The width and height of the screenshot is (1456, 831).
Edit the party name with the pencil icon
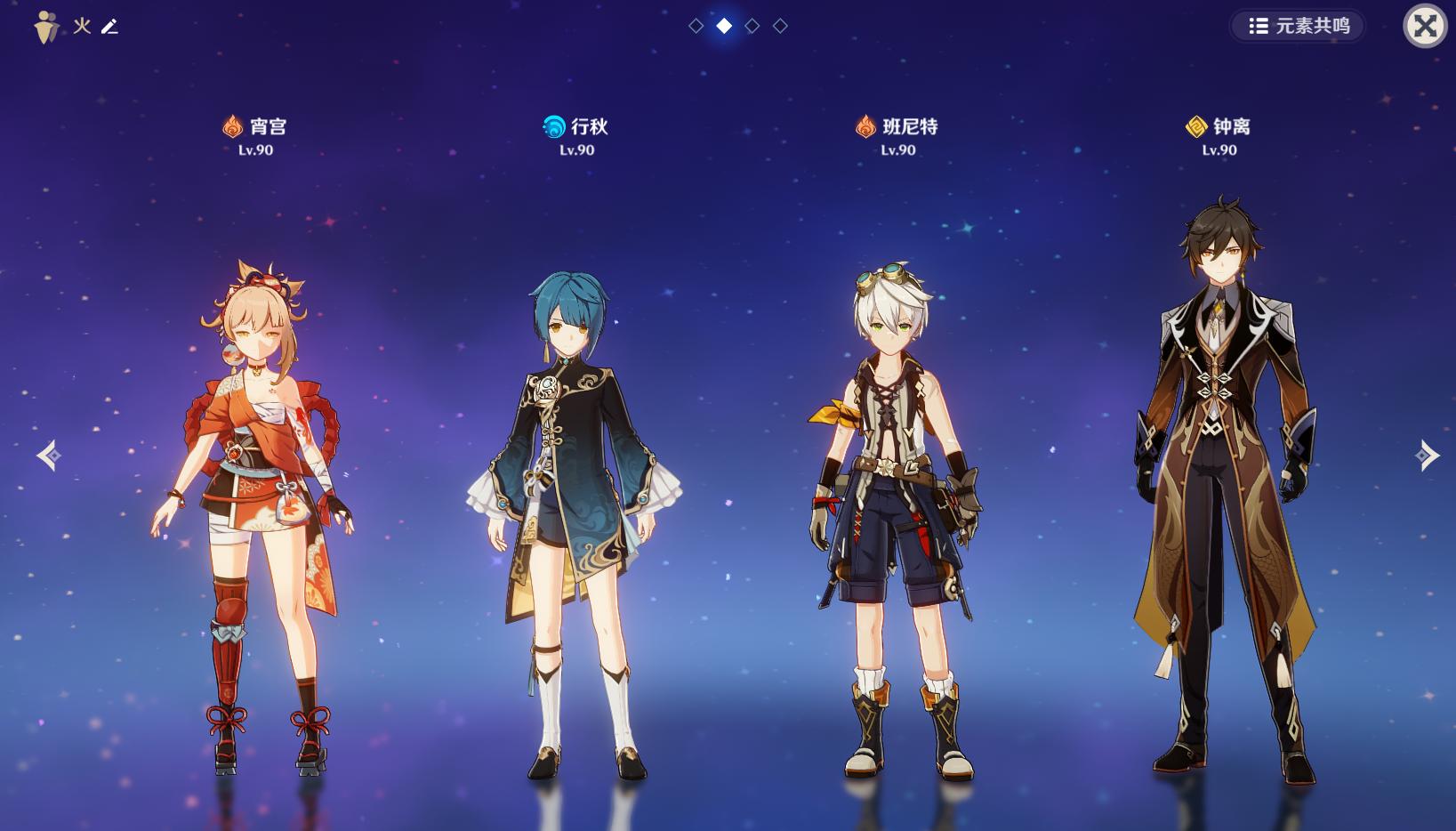point(109,27)
